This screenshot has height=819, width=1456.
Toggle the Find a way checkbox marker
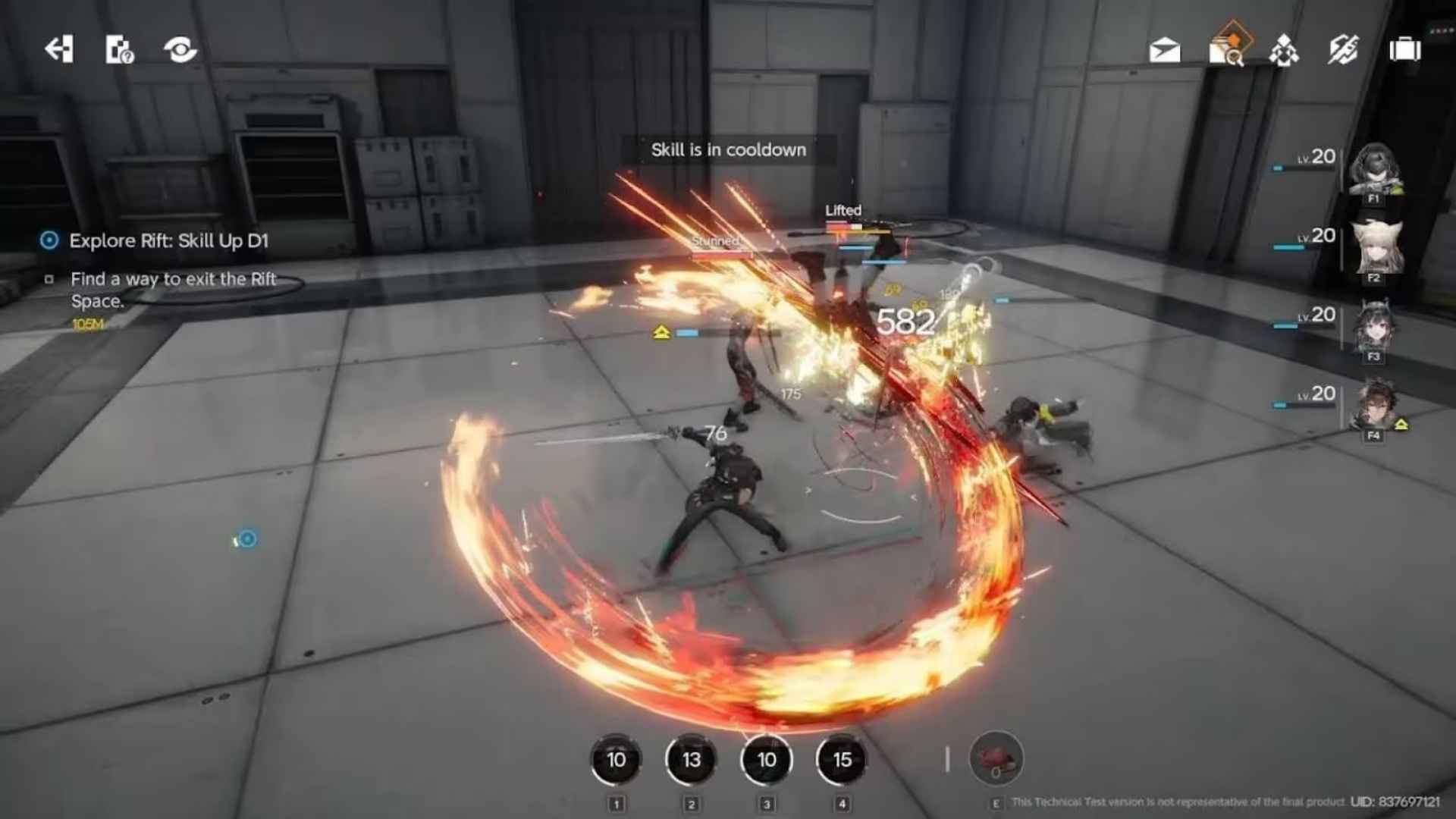click(50, 279)
